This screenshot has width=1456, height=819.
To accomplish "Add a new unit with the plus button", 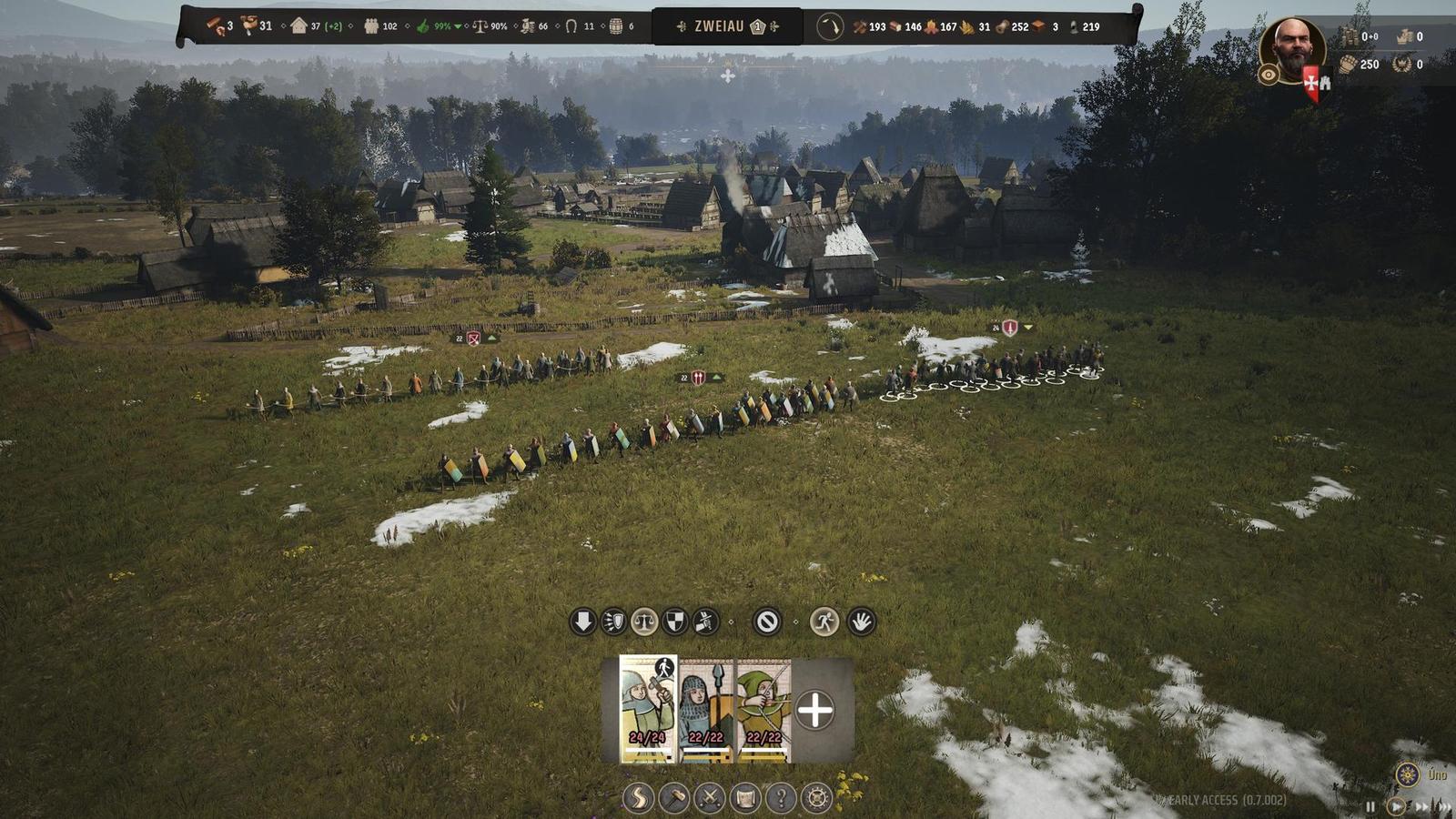I will coord(814,711).
